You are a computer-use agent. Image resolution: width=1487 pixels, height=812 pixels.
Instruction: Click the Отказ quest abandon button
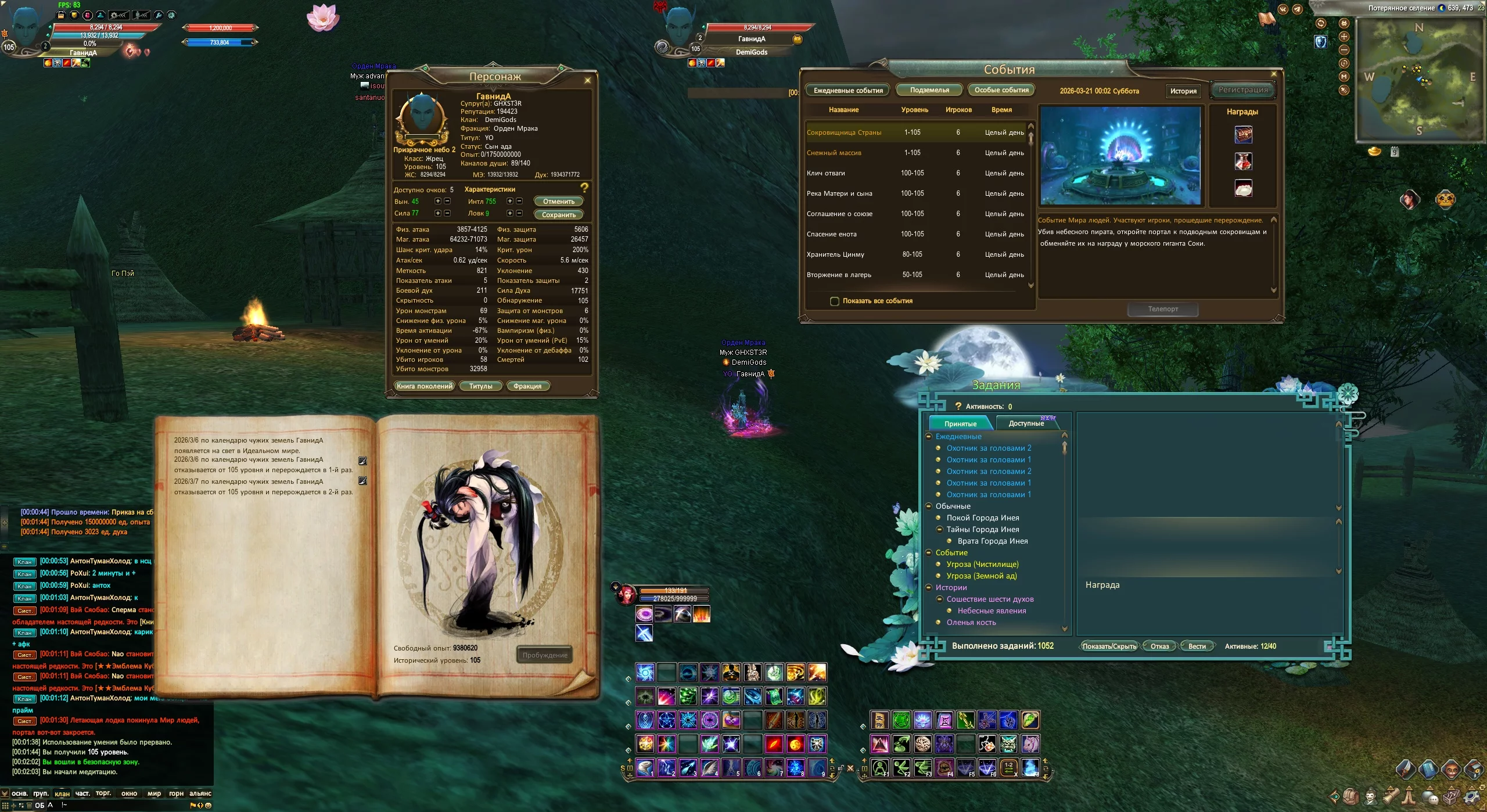pos(1159,646)
